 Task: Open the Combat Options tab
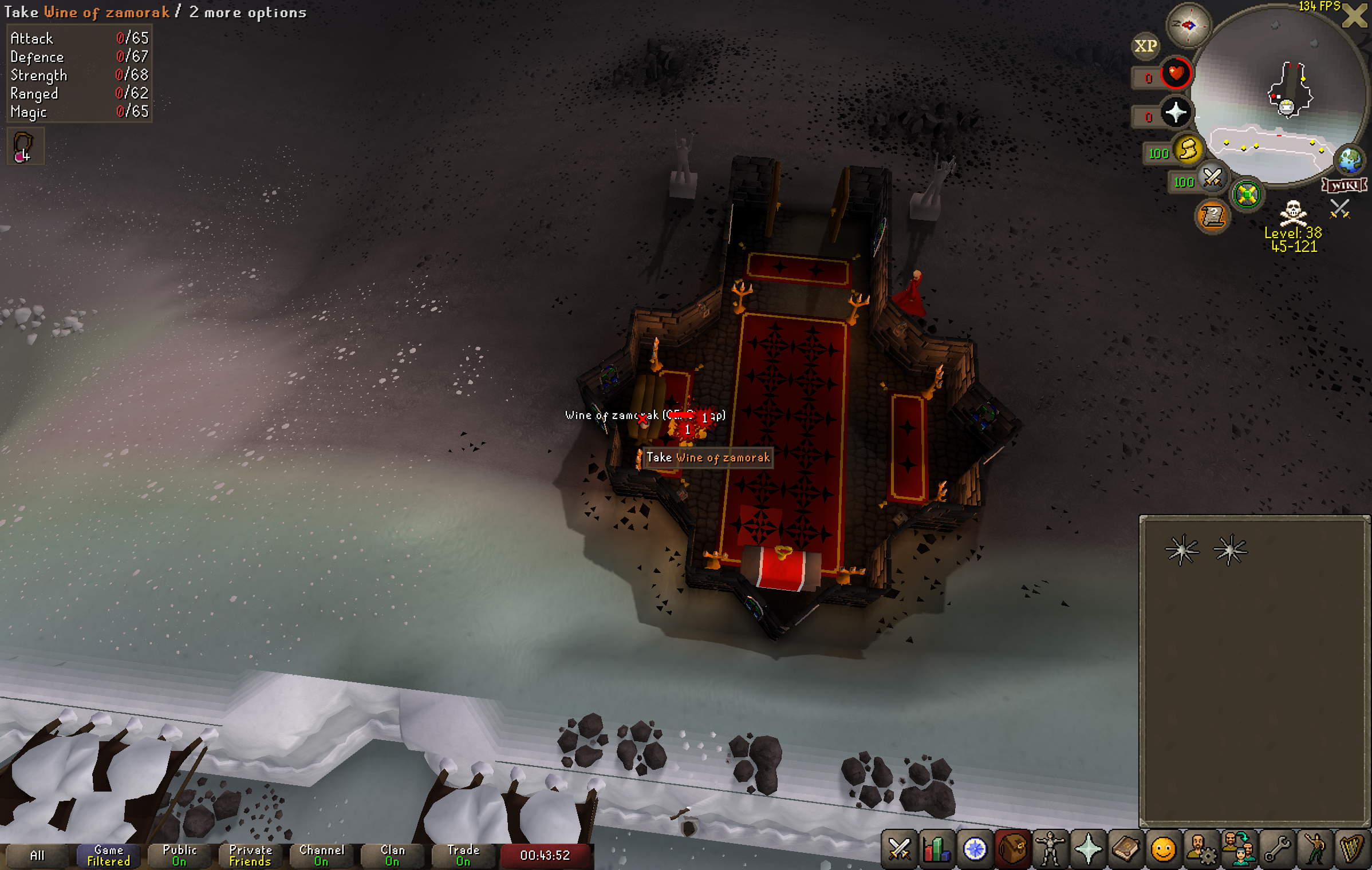coord(899,849)
